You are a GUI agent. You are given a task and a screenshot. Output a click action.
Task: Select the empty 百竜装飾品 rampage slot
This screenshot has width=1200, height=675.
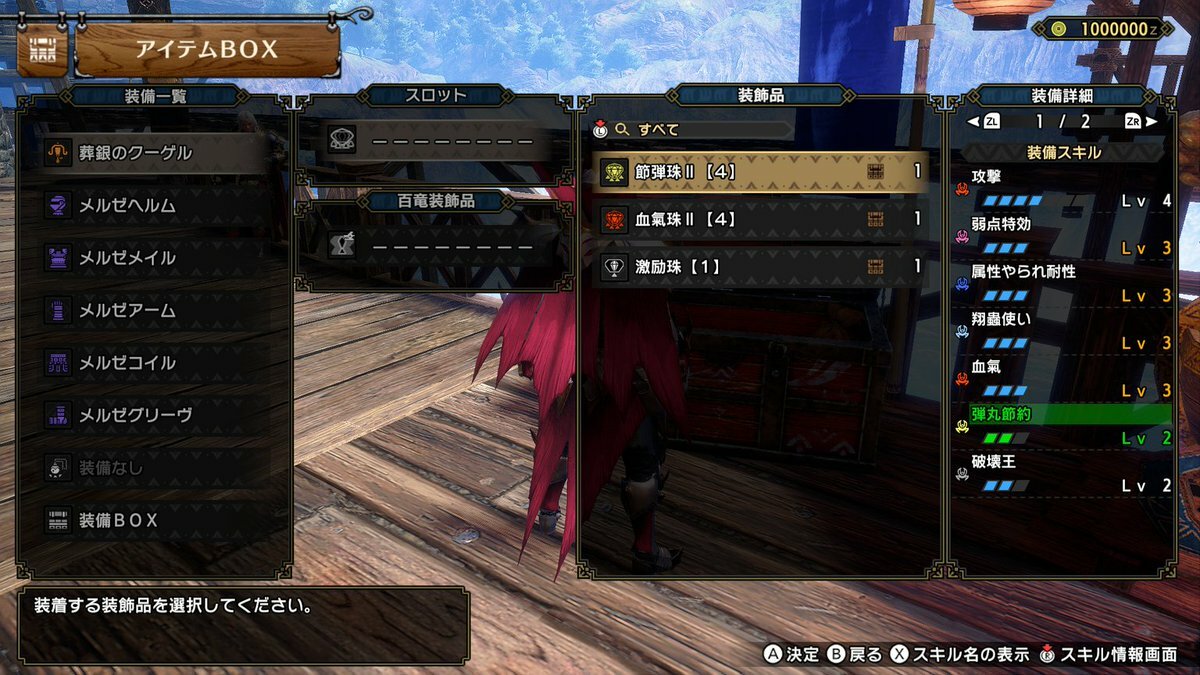(x=436, y=245)
